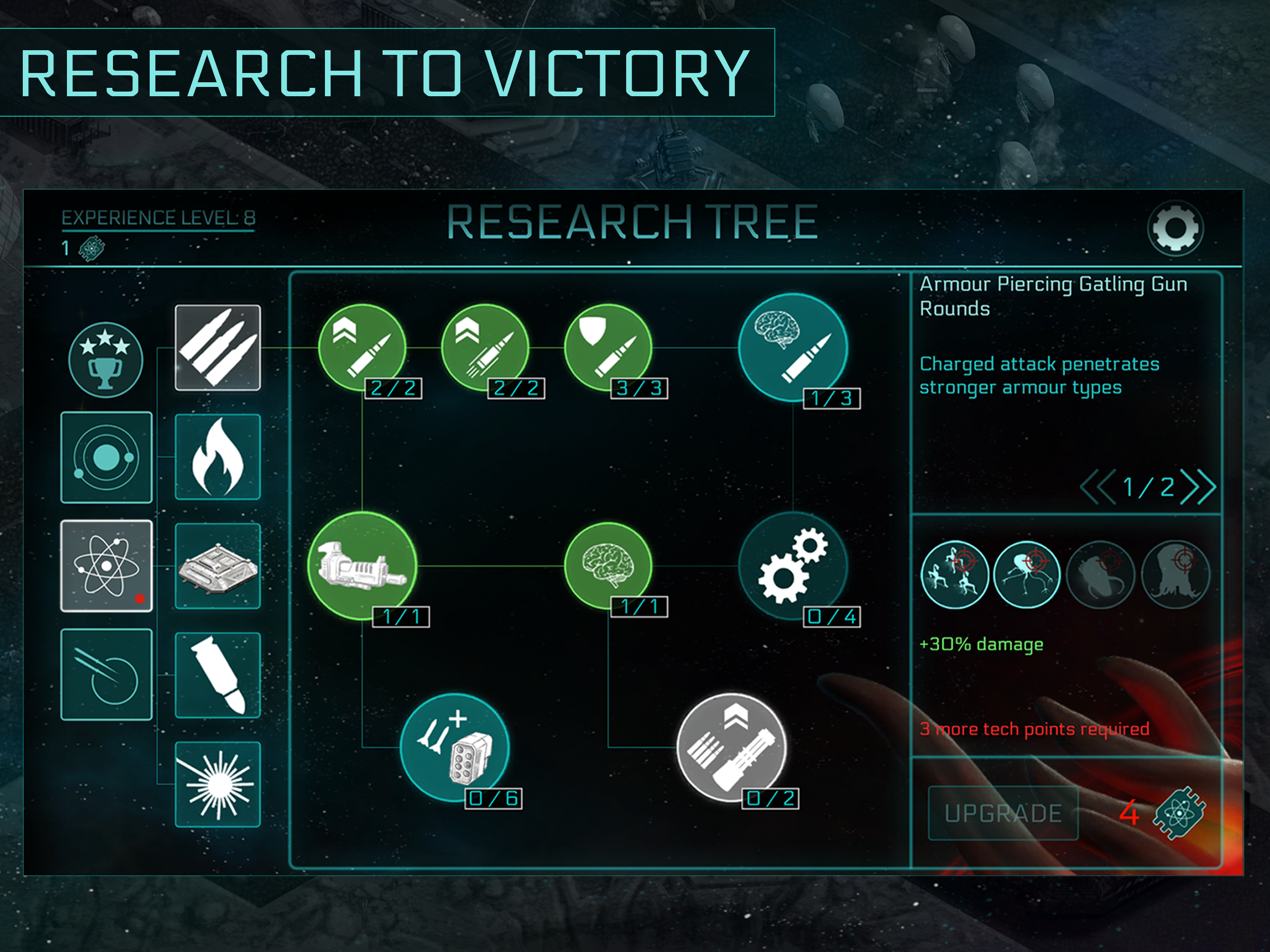Select the trophy with stars category
The width and height of the screenshot is (1270, 952).
pyautogui.click(x=106, y=360)
